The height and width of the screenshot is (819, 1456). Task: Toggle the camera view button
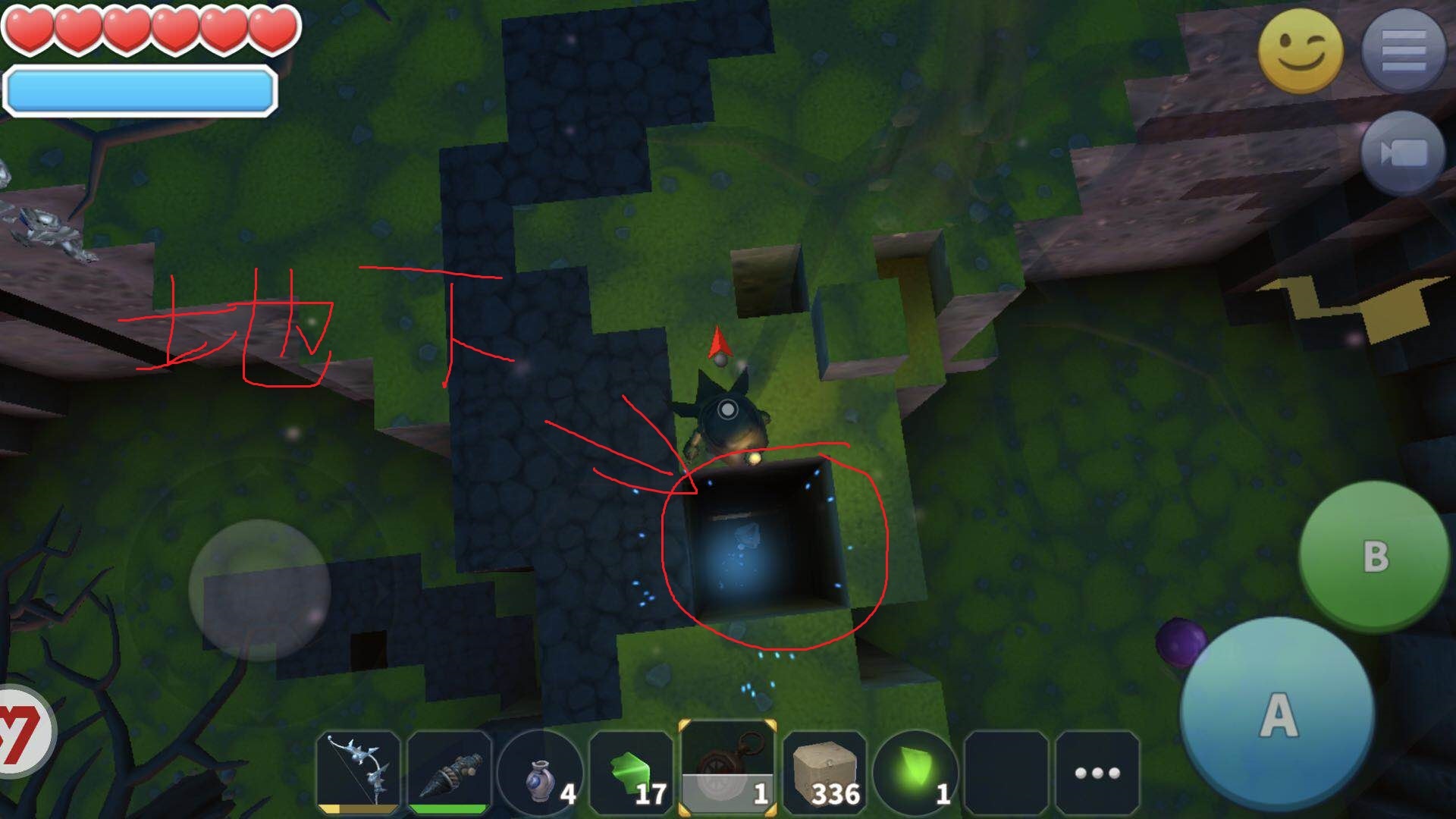pyautogui.click(x=1403, y=155)
